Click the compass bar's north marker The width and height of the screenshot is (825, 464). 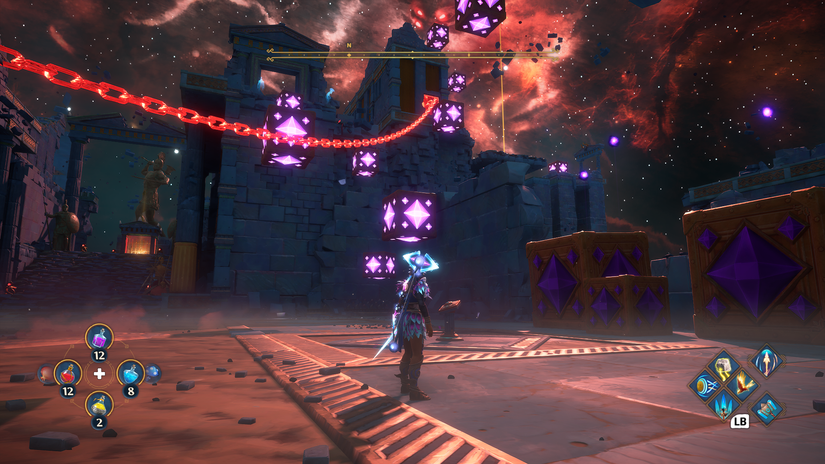(349, 45)
